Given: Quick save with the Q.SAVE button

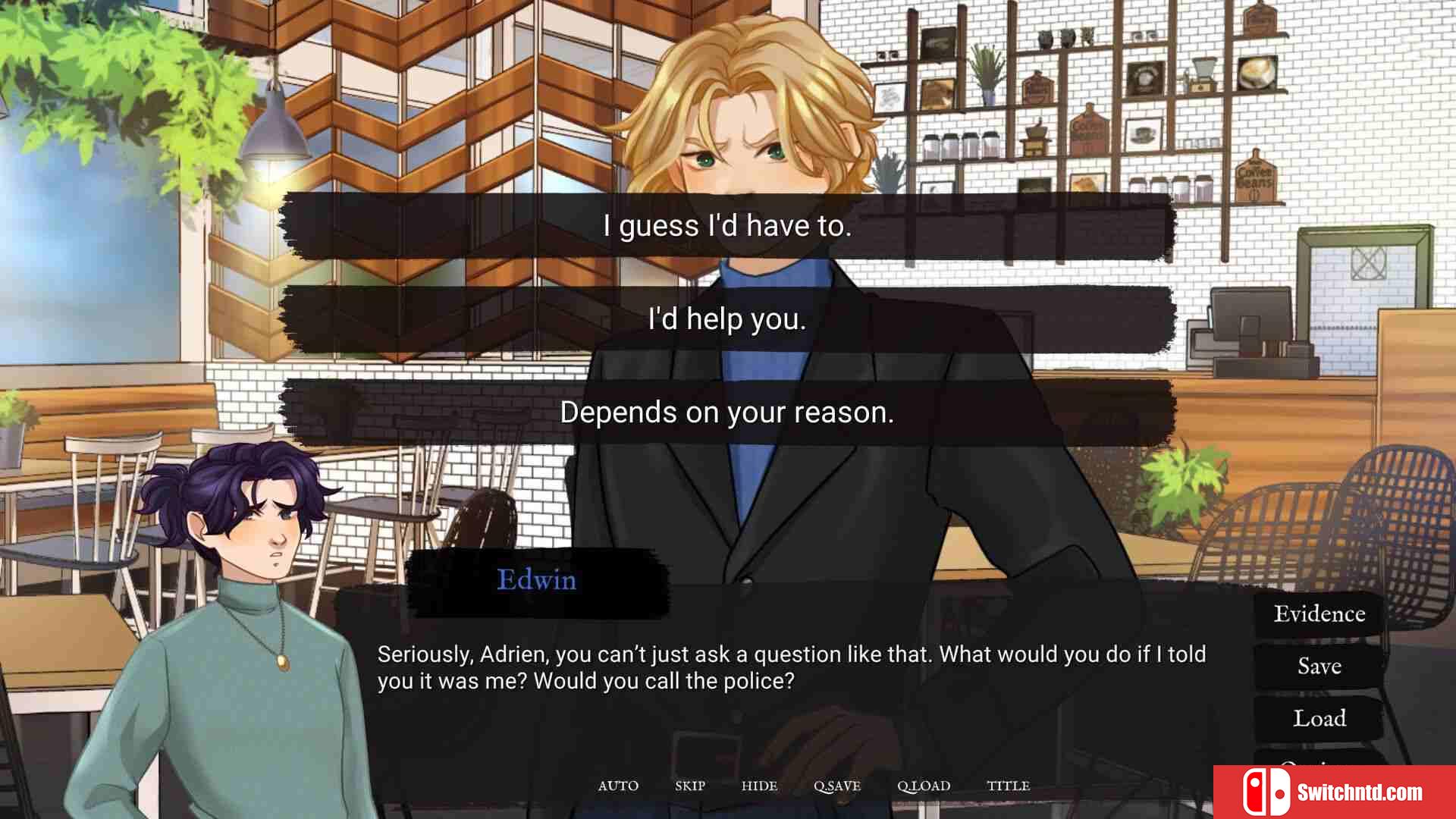Looking at the screenshot, I should [x=837, y=786].
